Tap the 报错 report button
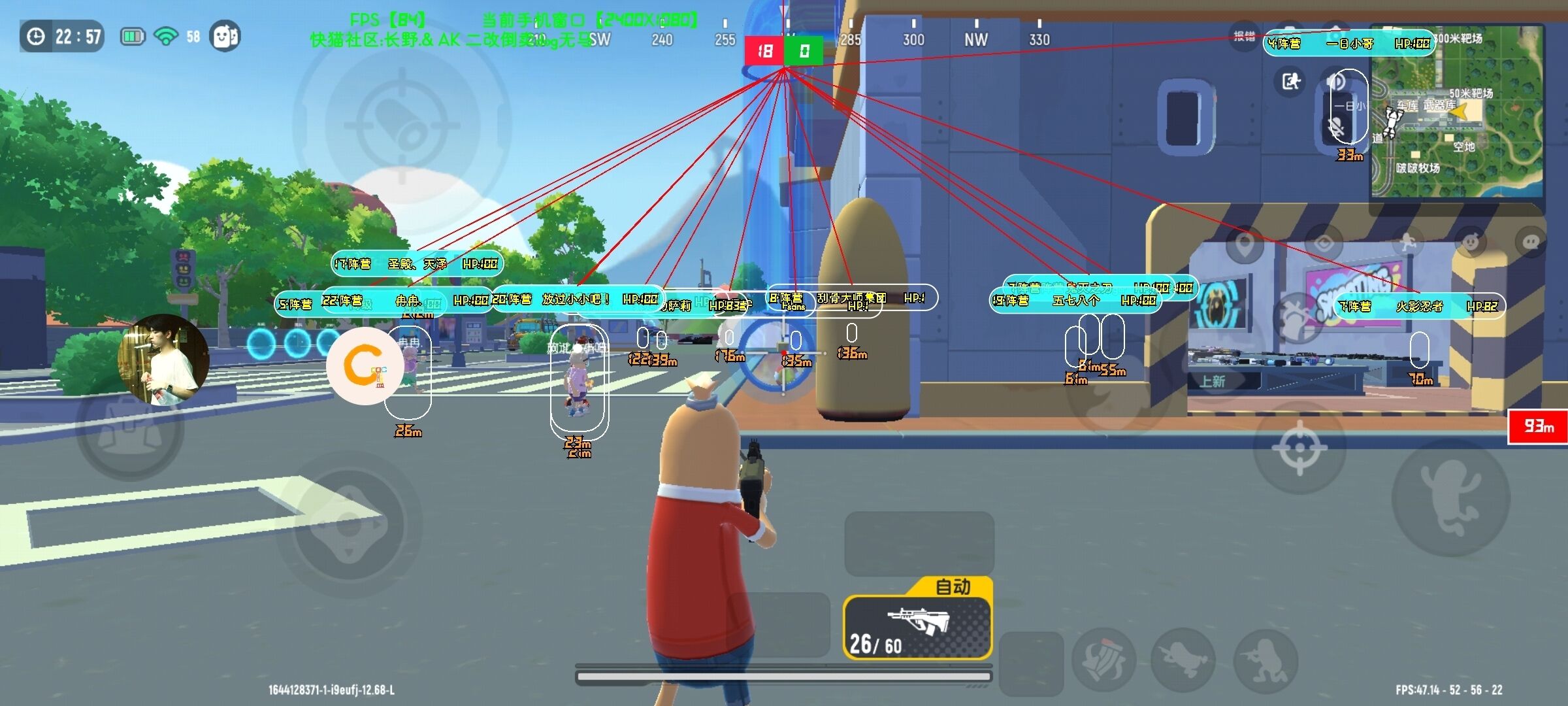Screen dimensions: 1568x706 [x=1244, y=37]
